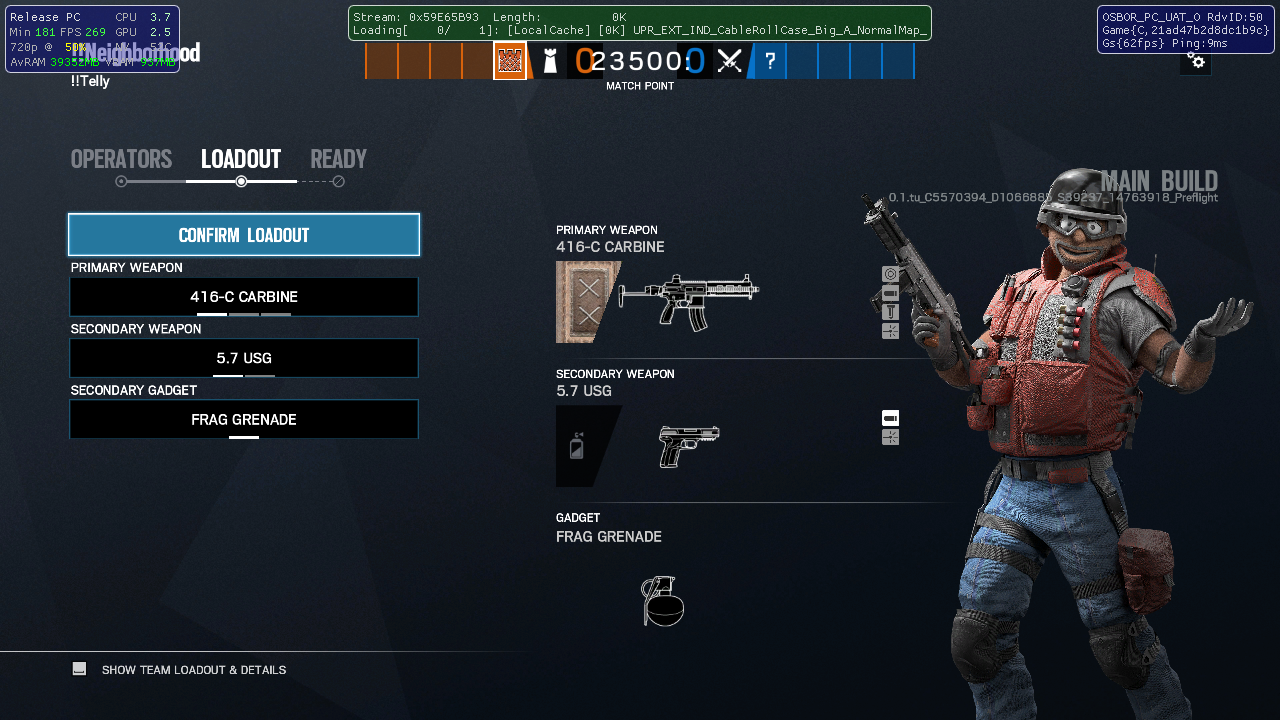1280x720 pixels.
Task: Open the gear settings icon
Action: pyautogui.click(x=1196, y=62)
